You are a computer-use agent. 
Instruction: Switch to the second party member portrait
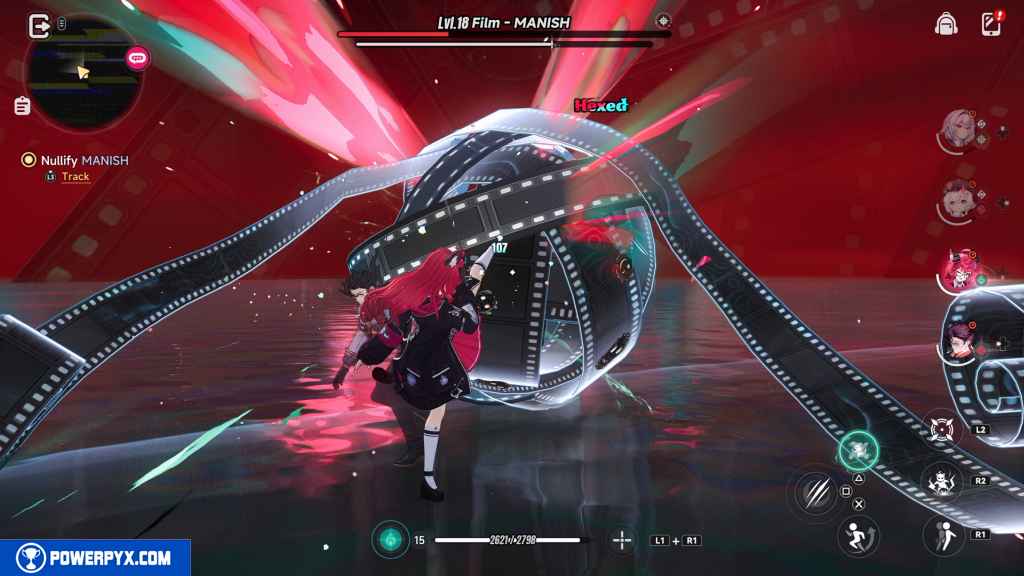click(x=958, y=198)
